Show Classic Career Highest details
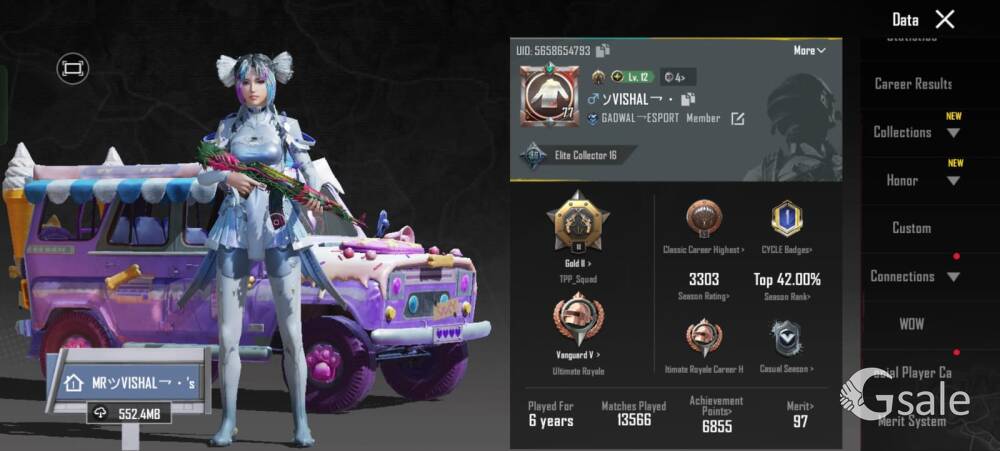Viewport: 1000px width, 451px height. tap(704, 221)
